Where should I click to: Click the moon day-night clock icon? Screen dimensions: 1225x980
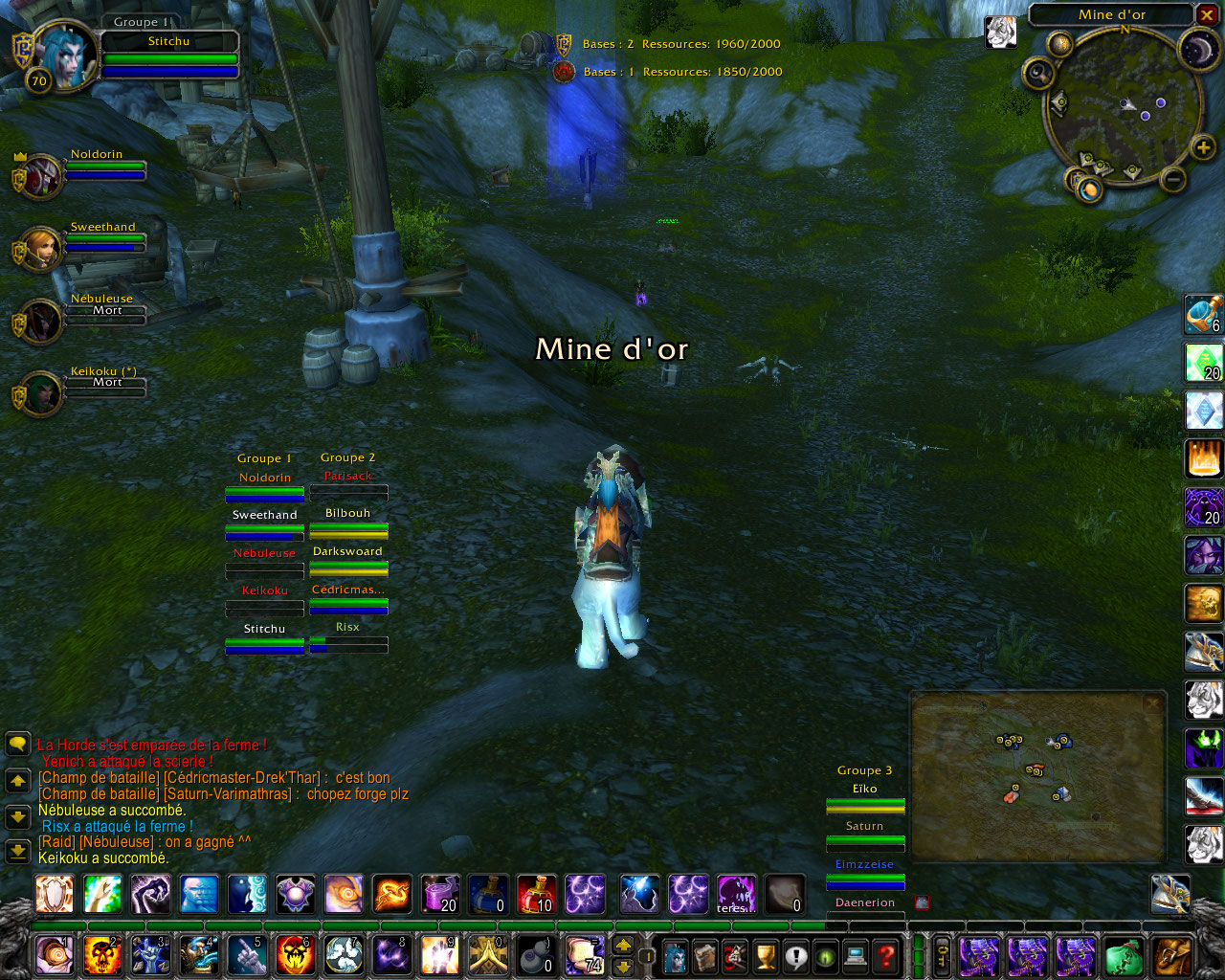1197,50
